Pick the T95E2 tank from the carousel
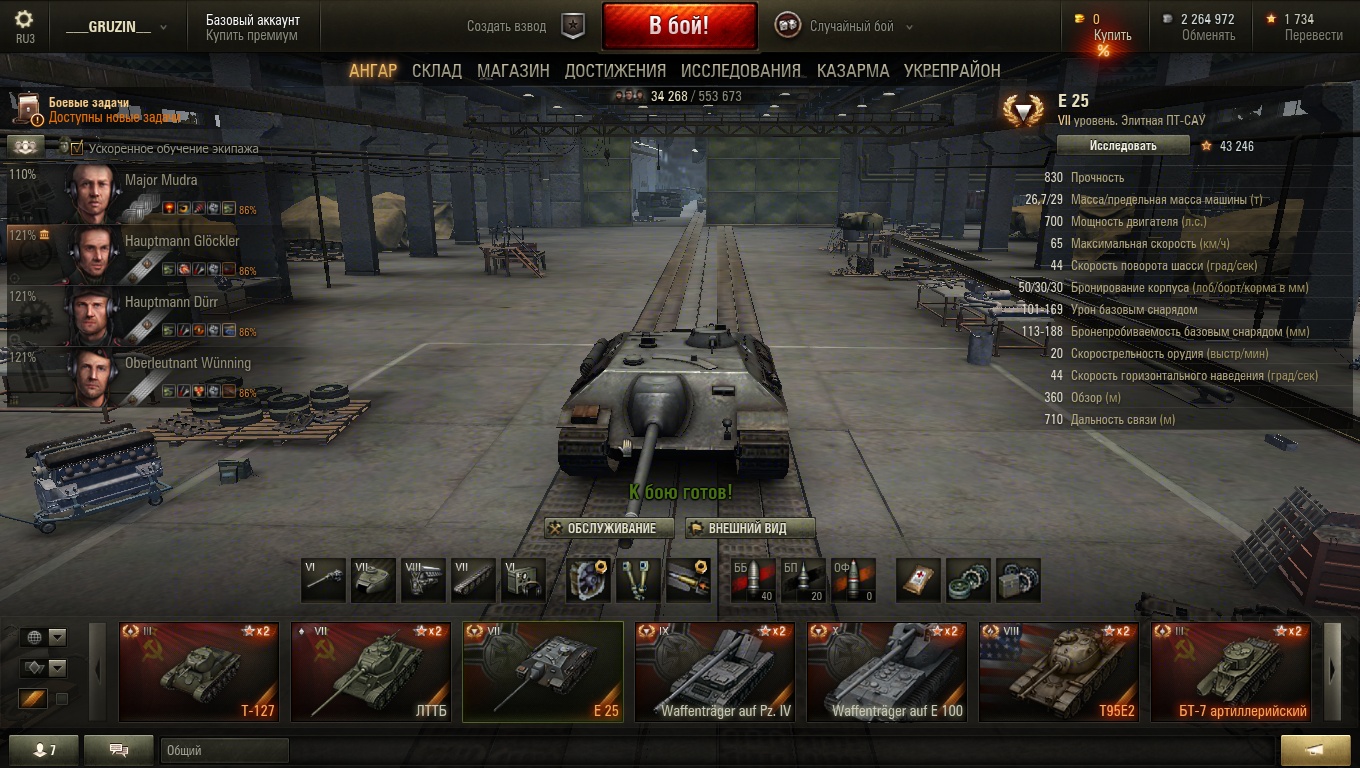This screenshot has height=768, width=1360. [x=1058, y=671]
